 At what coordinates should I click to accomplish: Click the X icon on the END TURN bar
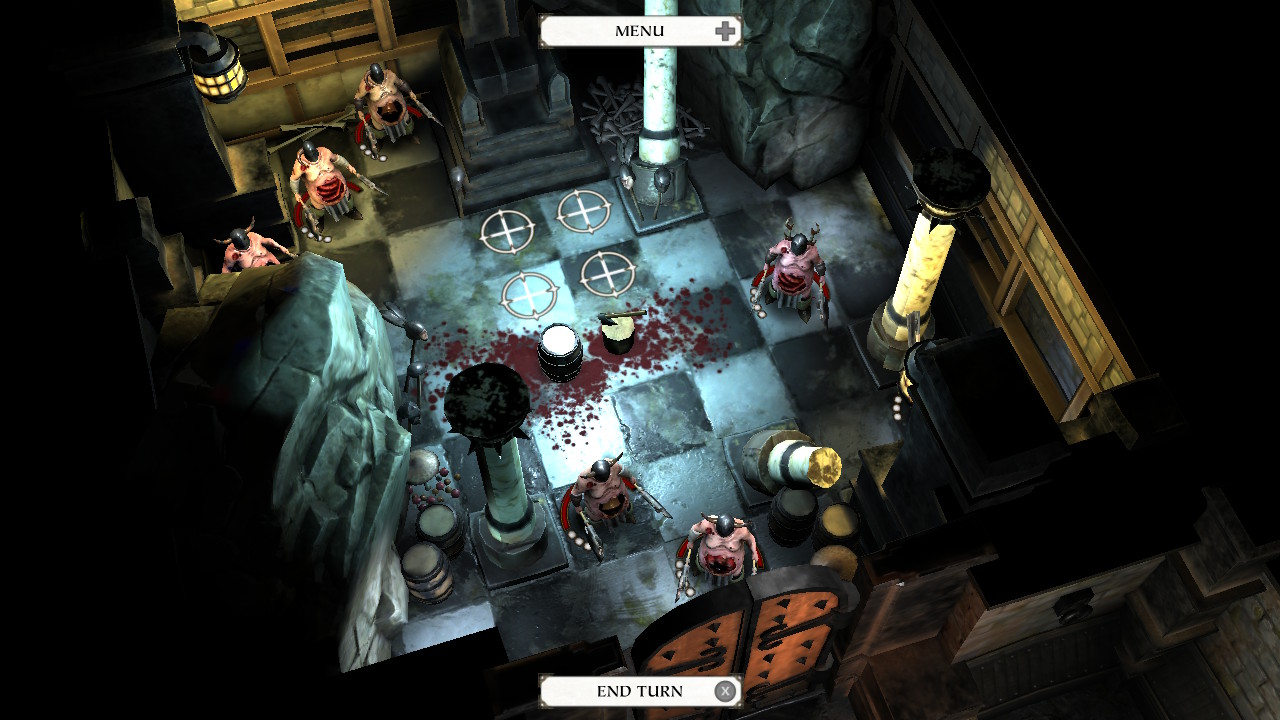click(x=724, y=690)
